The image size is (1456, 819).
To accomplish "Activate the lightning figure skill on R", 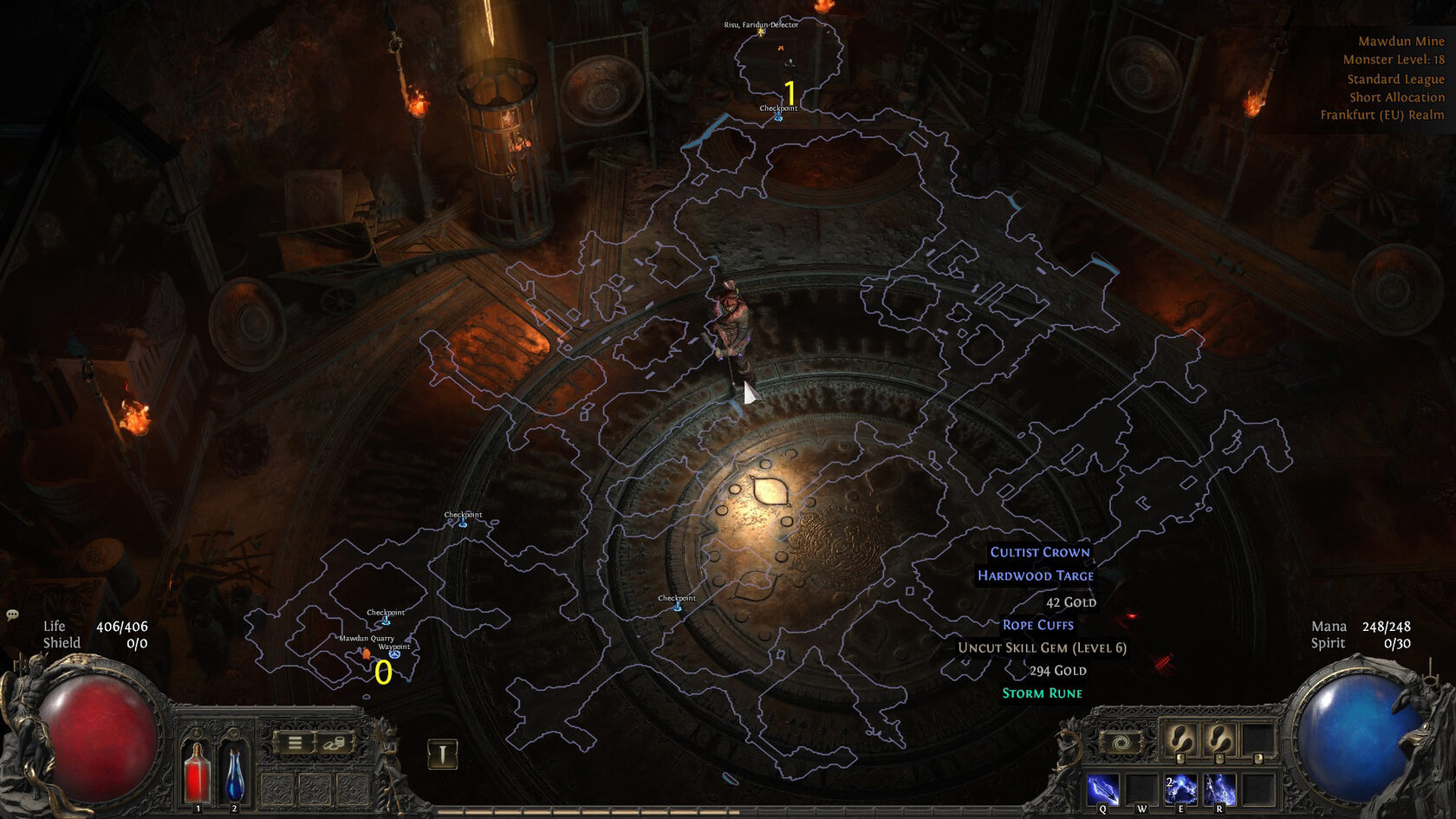I will pos(1219,790).
